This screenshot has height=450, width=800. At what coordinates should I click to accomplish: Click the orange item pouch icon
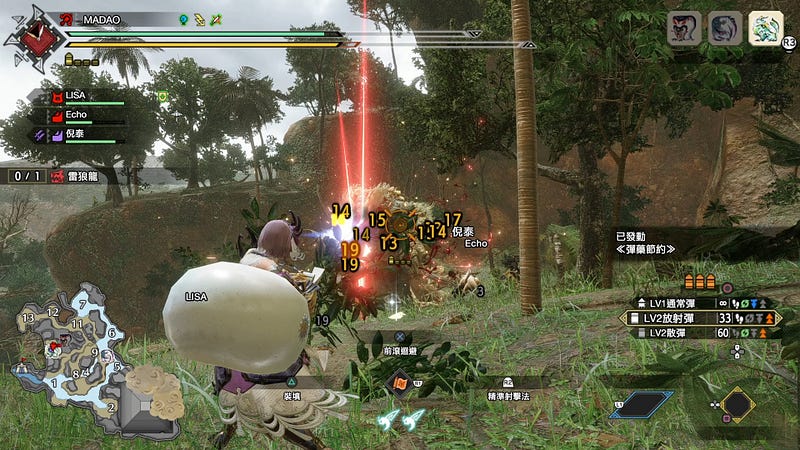(x=400, y=384)
